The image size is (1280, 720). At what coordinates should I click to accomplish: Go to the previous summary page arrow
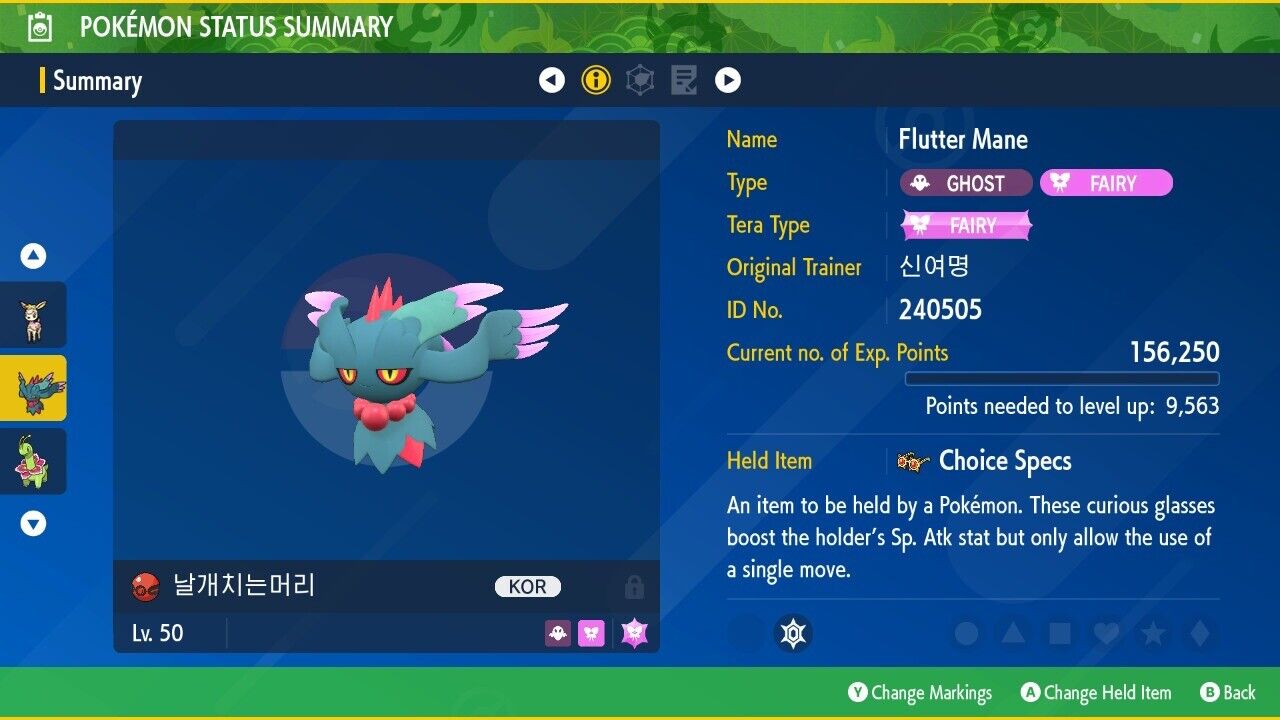552,80
